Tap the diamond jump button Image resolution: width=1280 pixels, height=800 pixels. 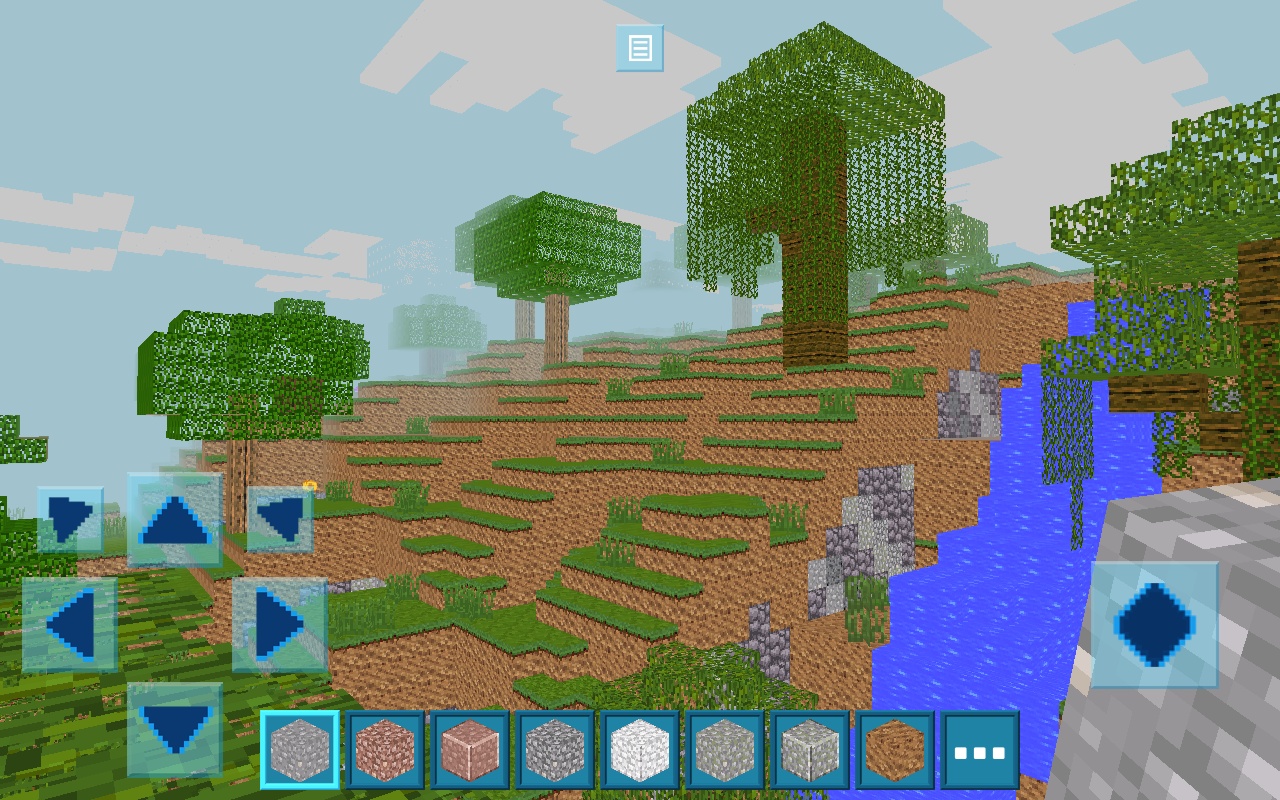click(1155, 625)
